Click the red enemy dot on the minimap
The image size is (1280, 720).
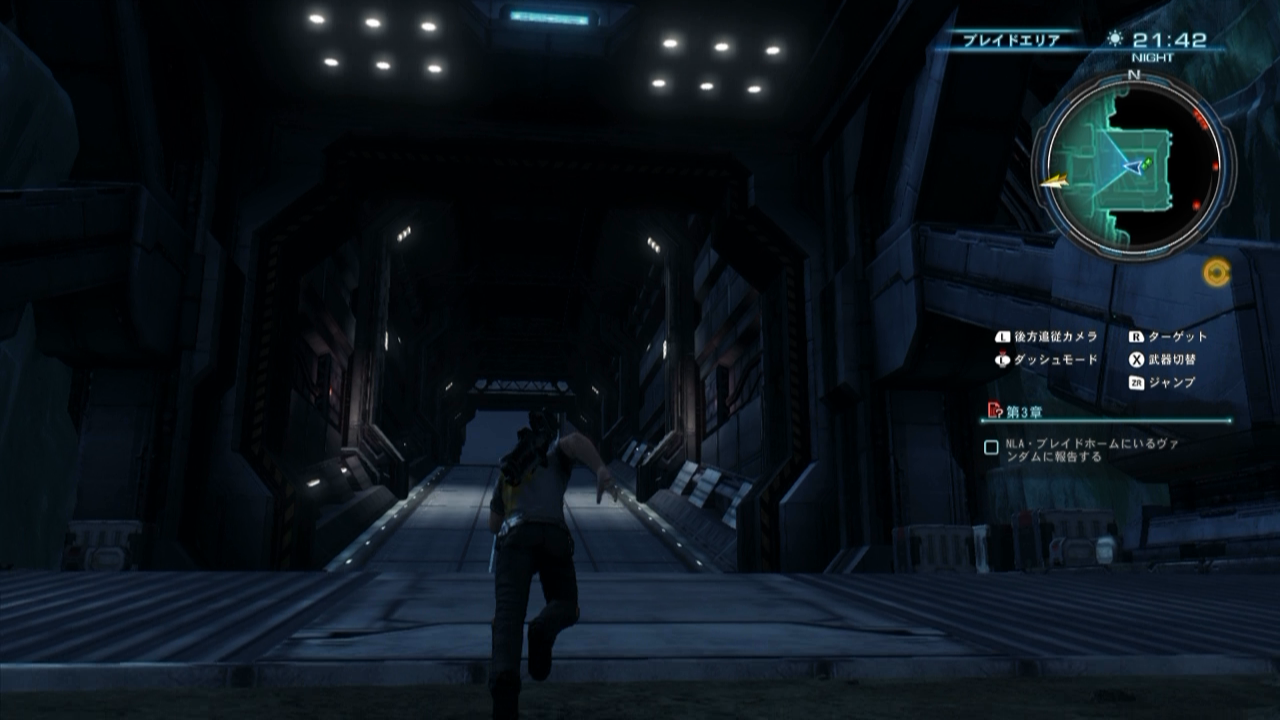(x=1214, y=165)
